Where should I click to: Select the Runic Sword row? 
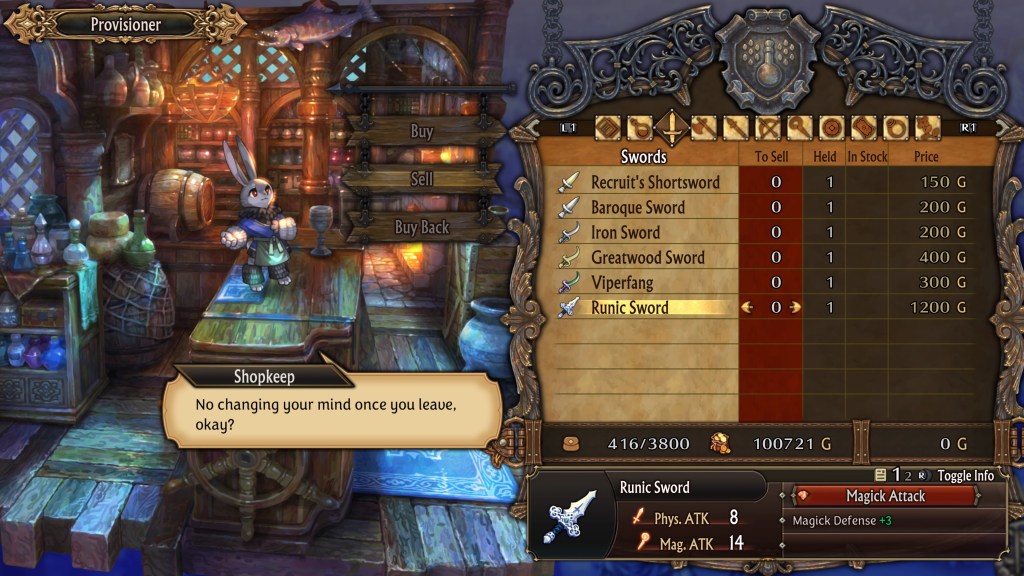point(630,307)
